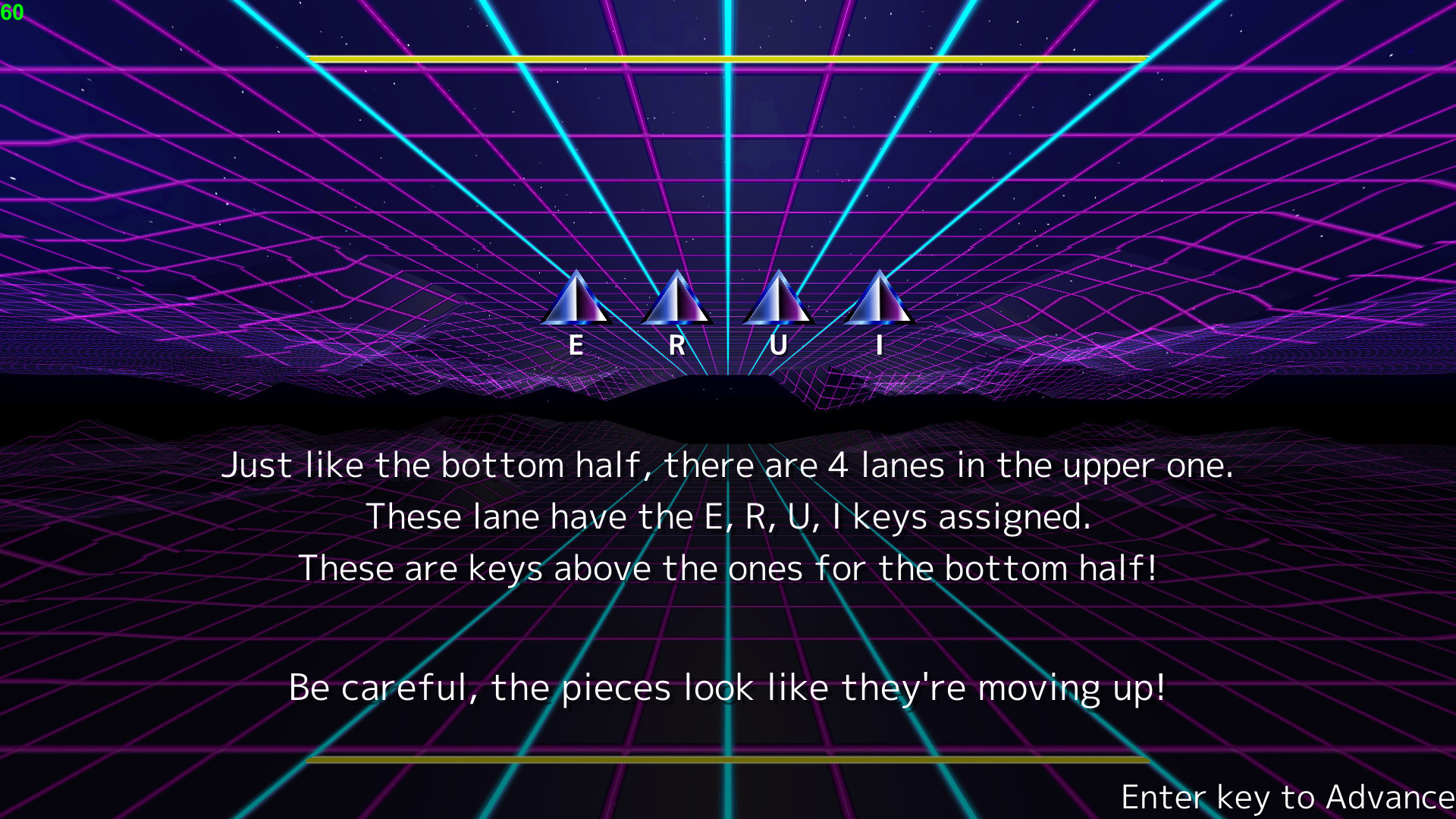Screen dimensions: 1456x819
Task: Select the upper half tutorial panel
Action: pos(728,516)
